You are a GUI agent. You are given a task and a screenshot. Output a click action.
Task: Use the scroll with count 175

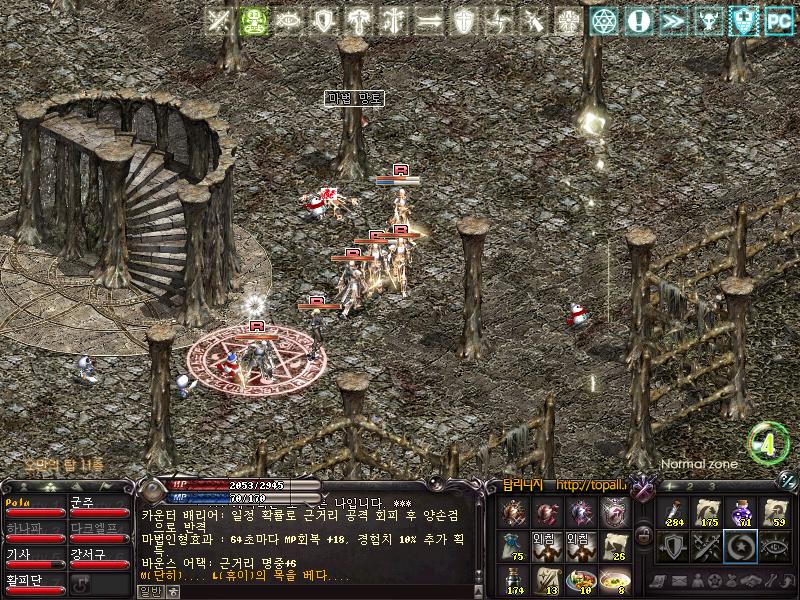pyautogui.click(x=707, y=512)
